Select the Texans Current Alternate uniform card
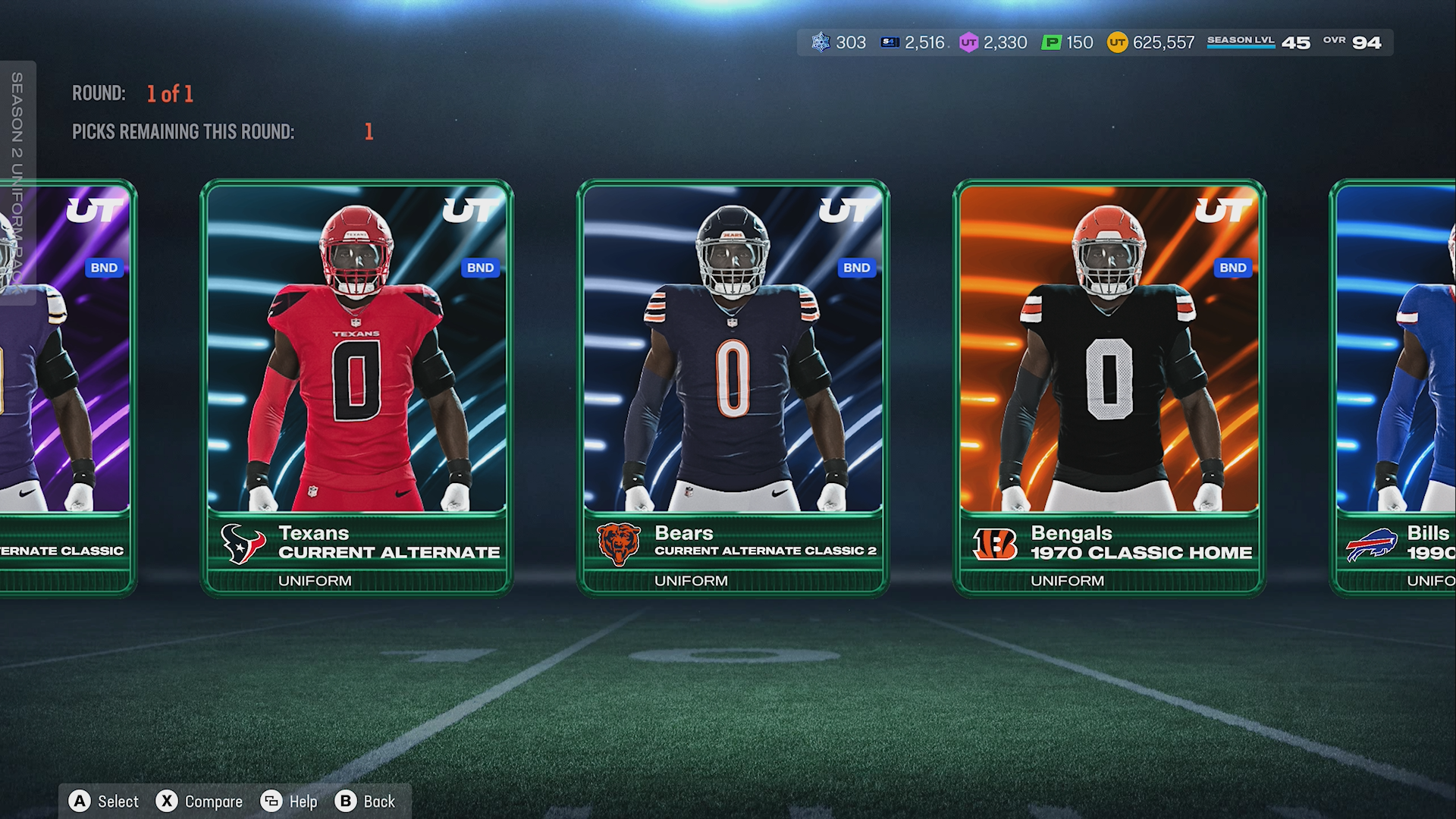 click(356, 387)
